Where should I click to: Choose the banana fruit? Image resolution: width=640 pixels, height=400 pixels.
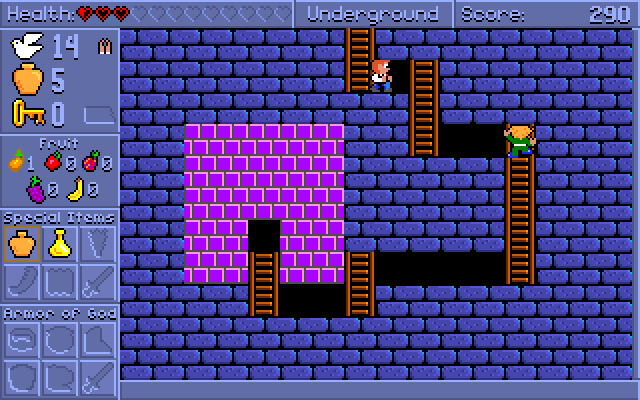75,187
